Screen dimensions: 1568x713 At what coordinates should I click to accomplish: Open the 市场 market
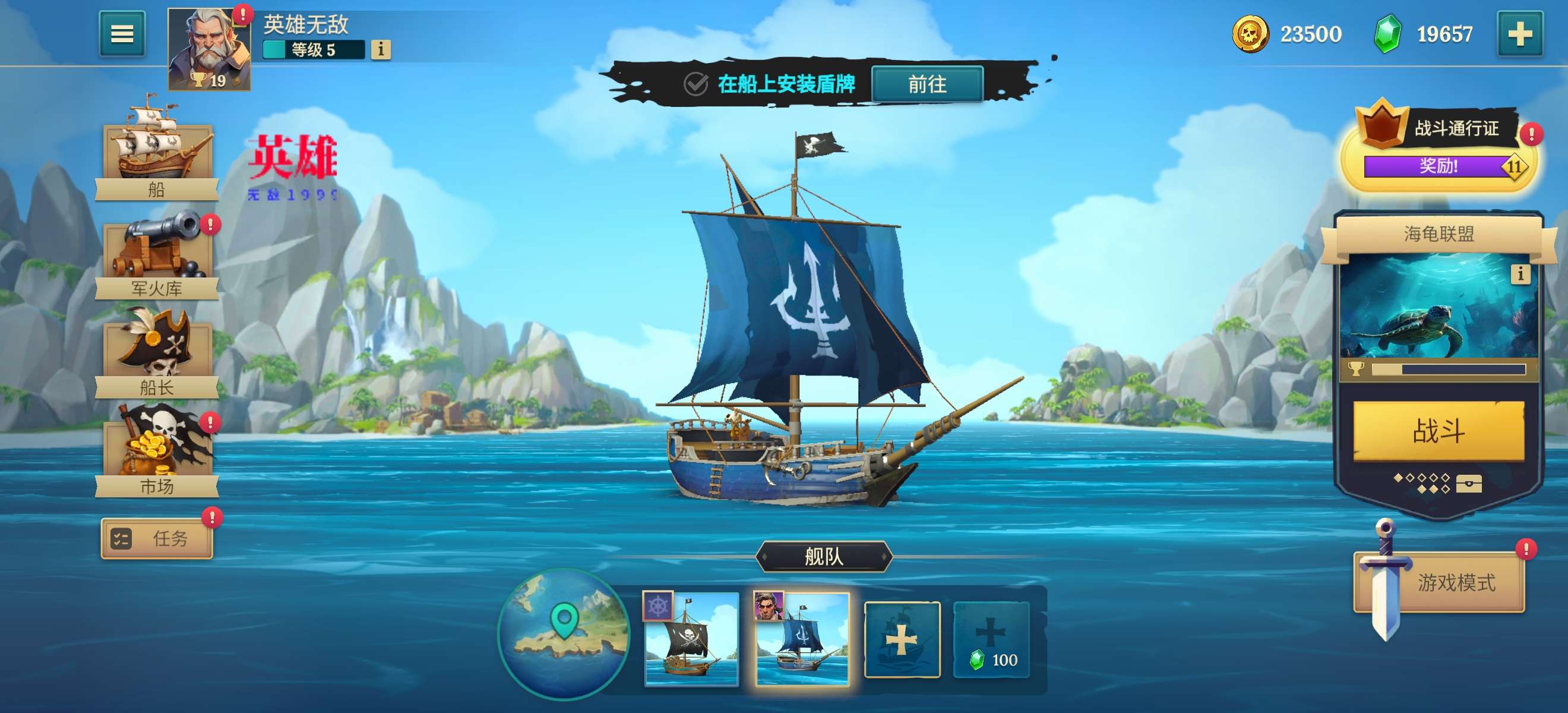[x=157, y=453]
